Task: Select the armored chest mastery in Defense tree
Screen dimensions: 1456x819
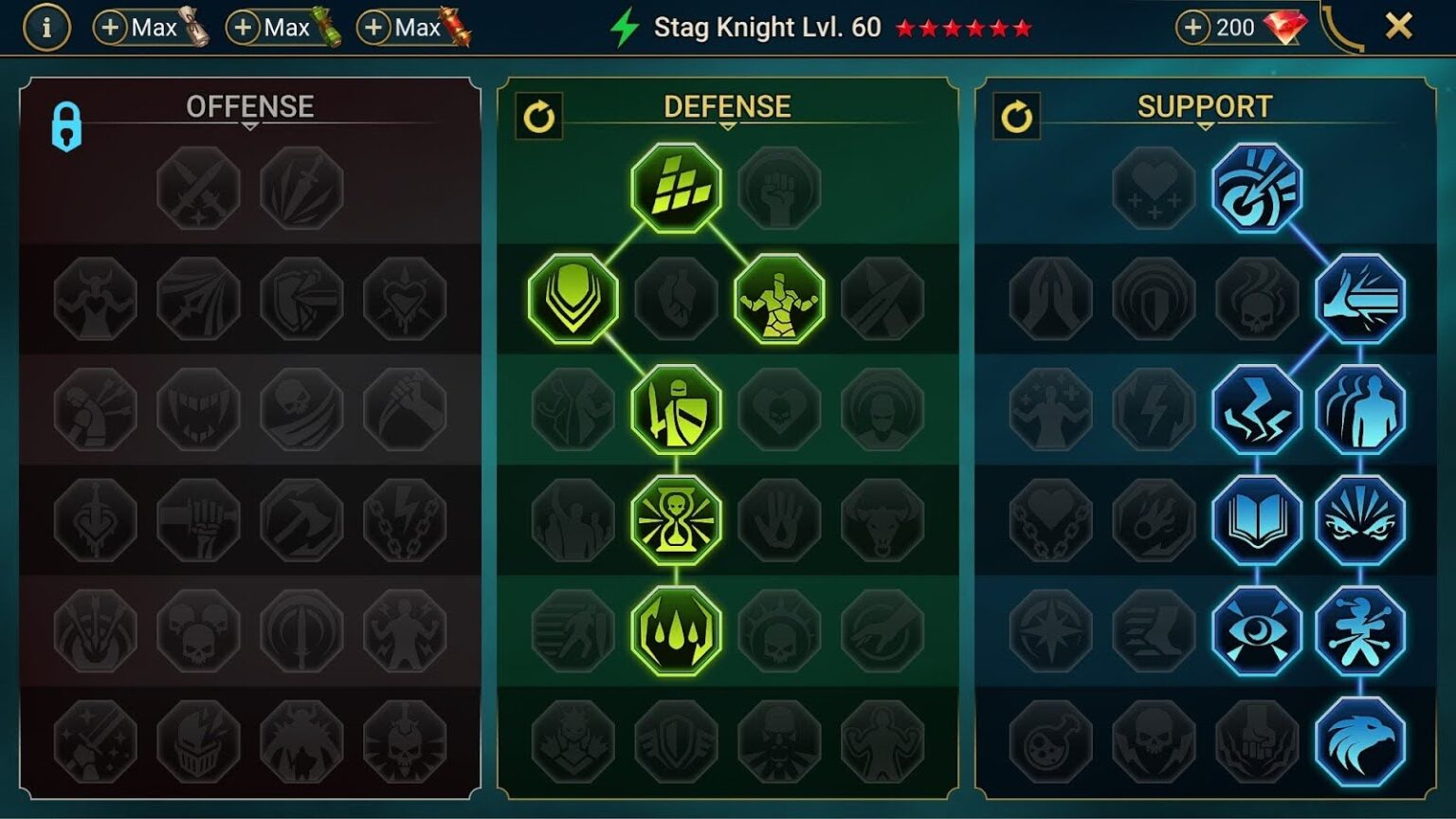Action: (x=780, y=299)
